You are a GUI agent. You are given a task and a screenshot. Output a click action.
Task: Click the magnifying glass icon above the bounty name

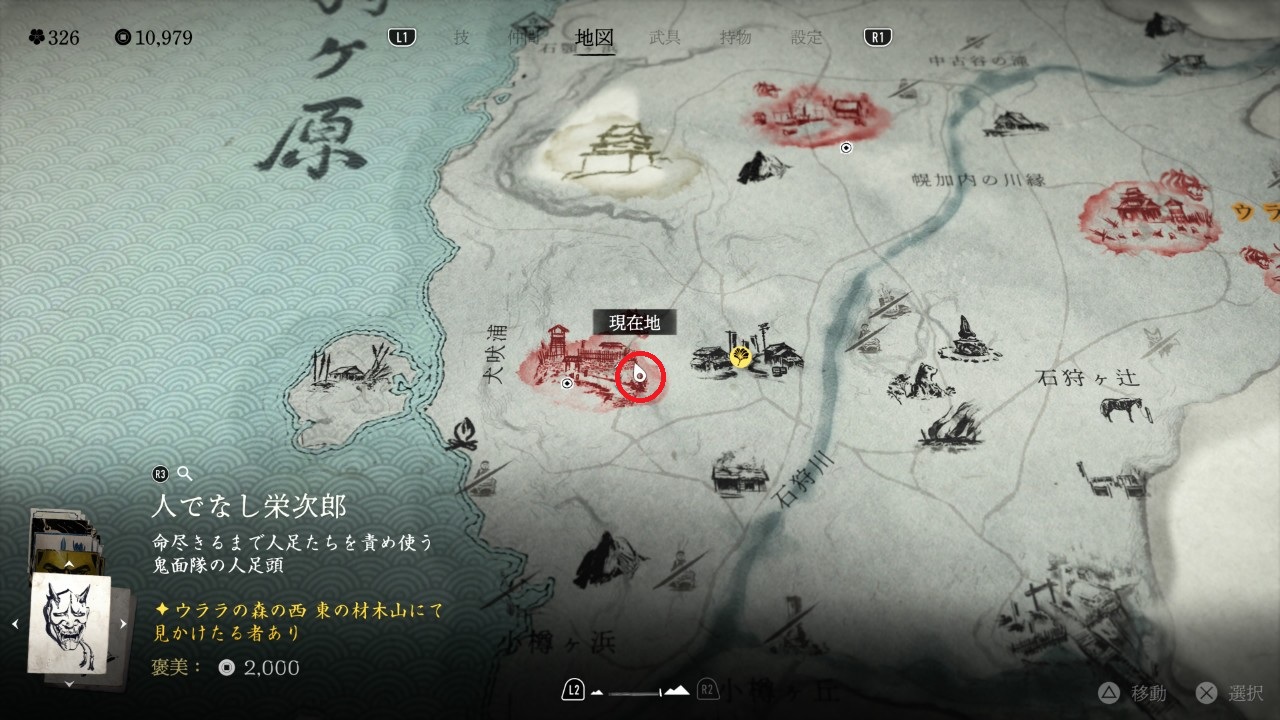pos(183,474)
